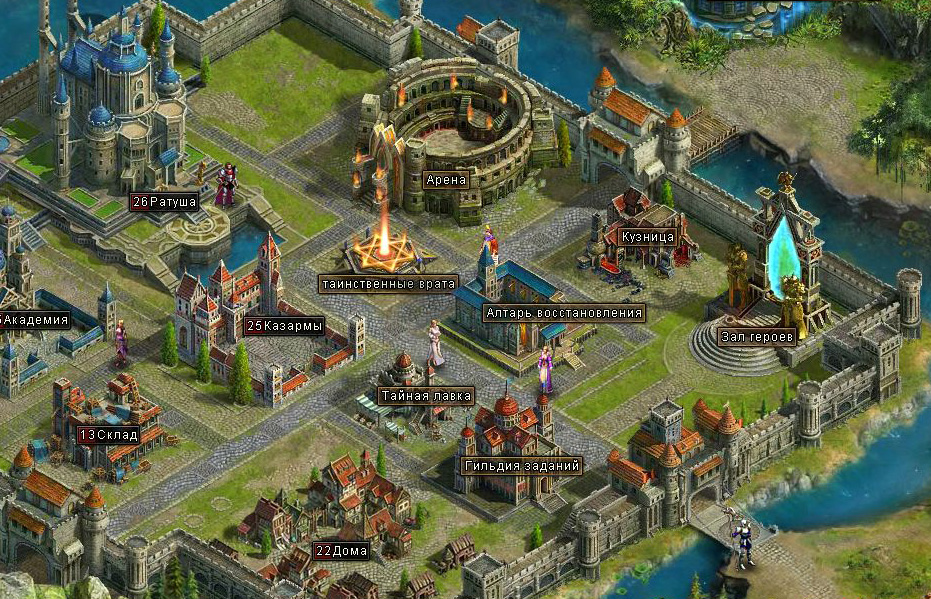Select the Гильдия заданий label

point(522,466)
